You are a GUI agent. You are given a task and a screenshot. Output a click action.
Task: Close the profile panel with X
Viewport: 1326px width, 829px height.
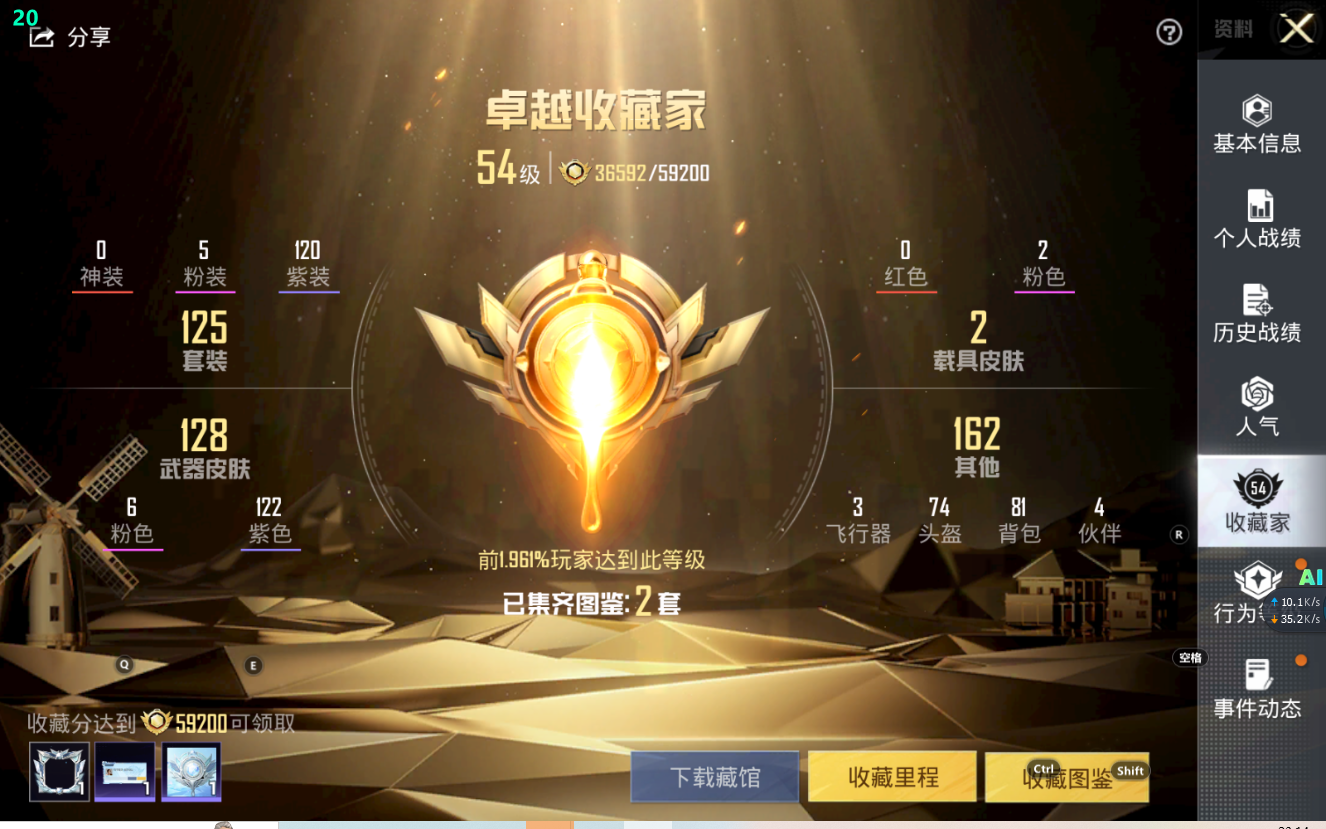[x=1297, y=29]
